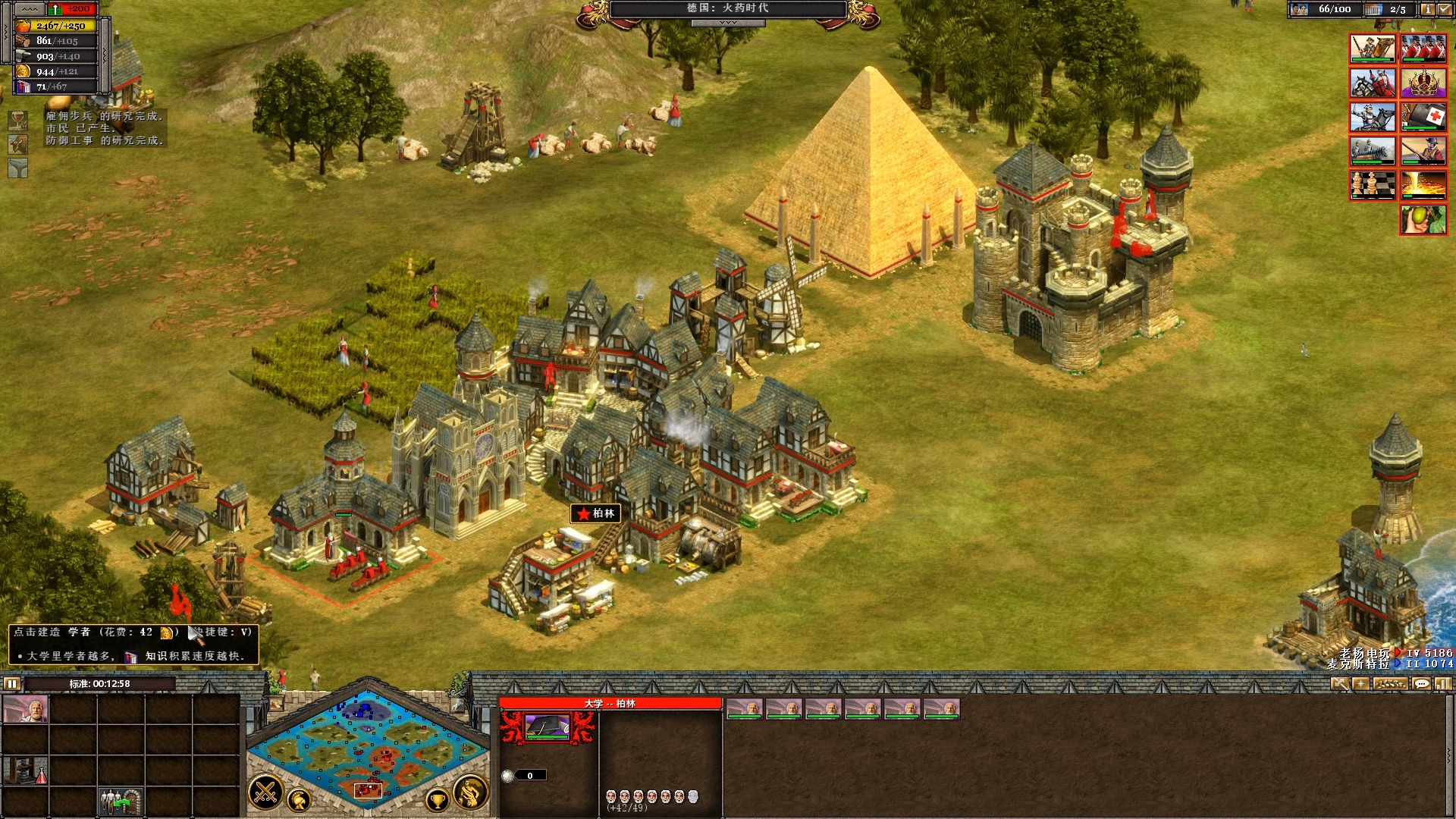This screenshot has height=819, width=1456.
Task: Click the hand holding fruit icon
Action: pos(1423,220)
